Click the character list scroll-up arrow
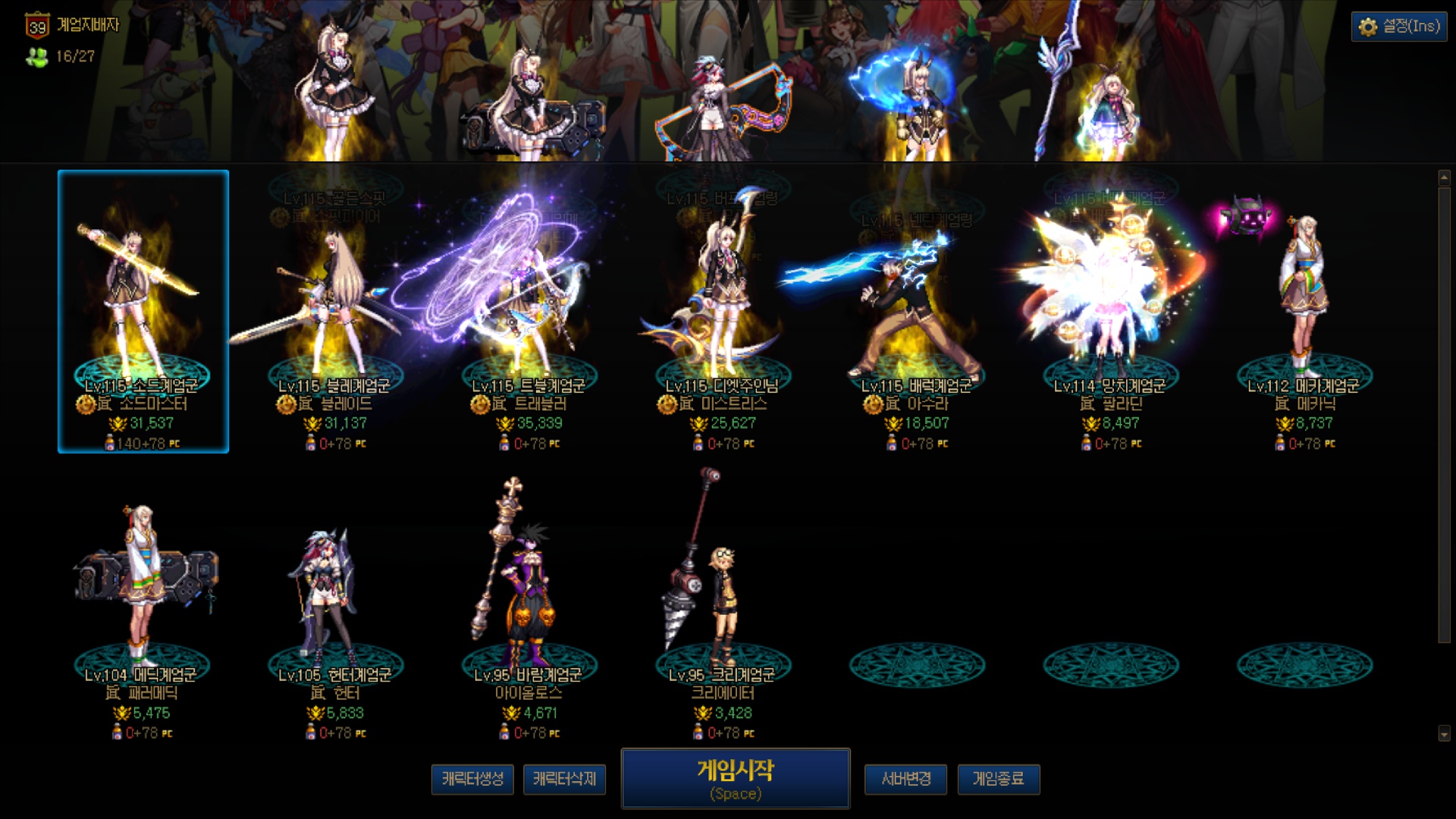Image resolution: width=1456 pixels, height=819 pixels. coord(1444,177)
